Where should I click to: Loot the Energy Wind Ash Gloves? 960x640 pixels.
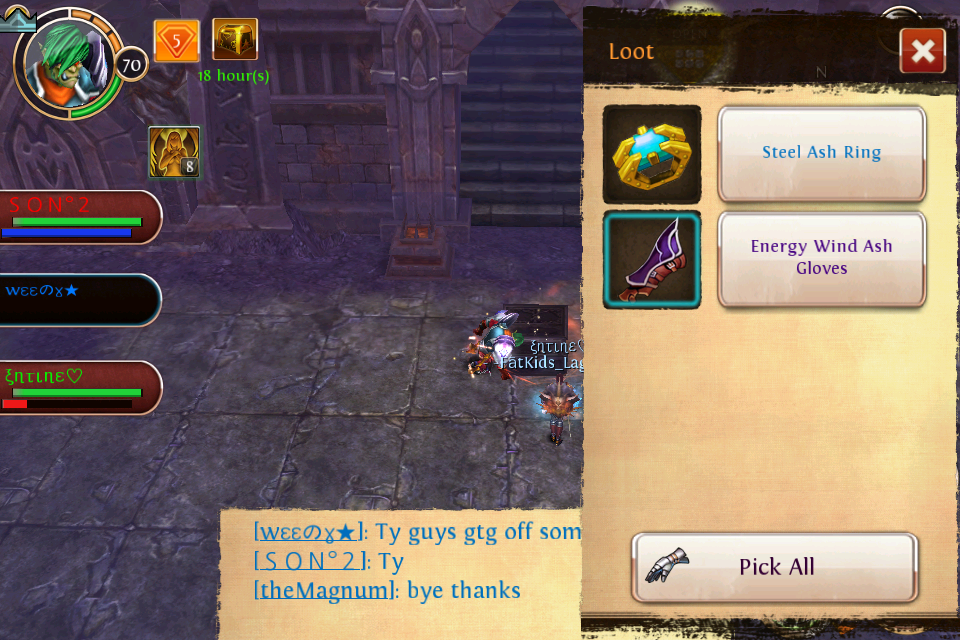coord(821,258)
